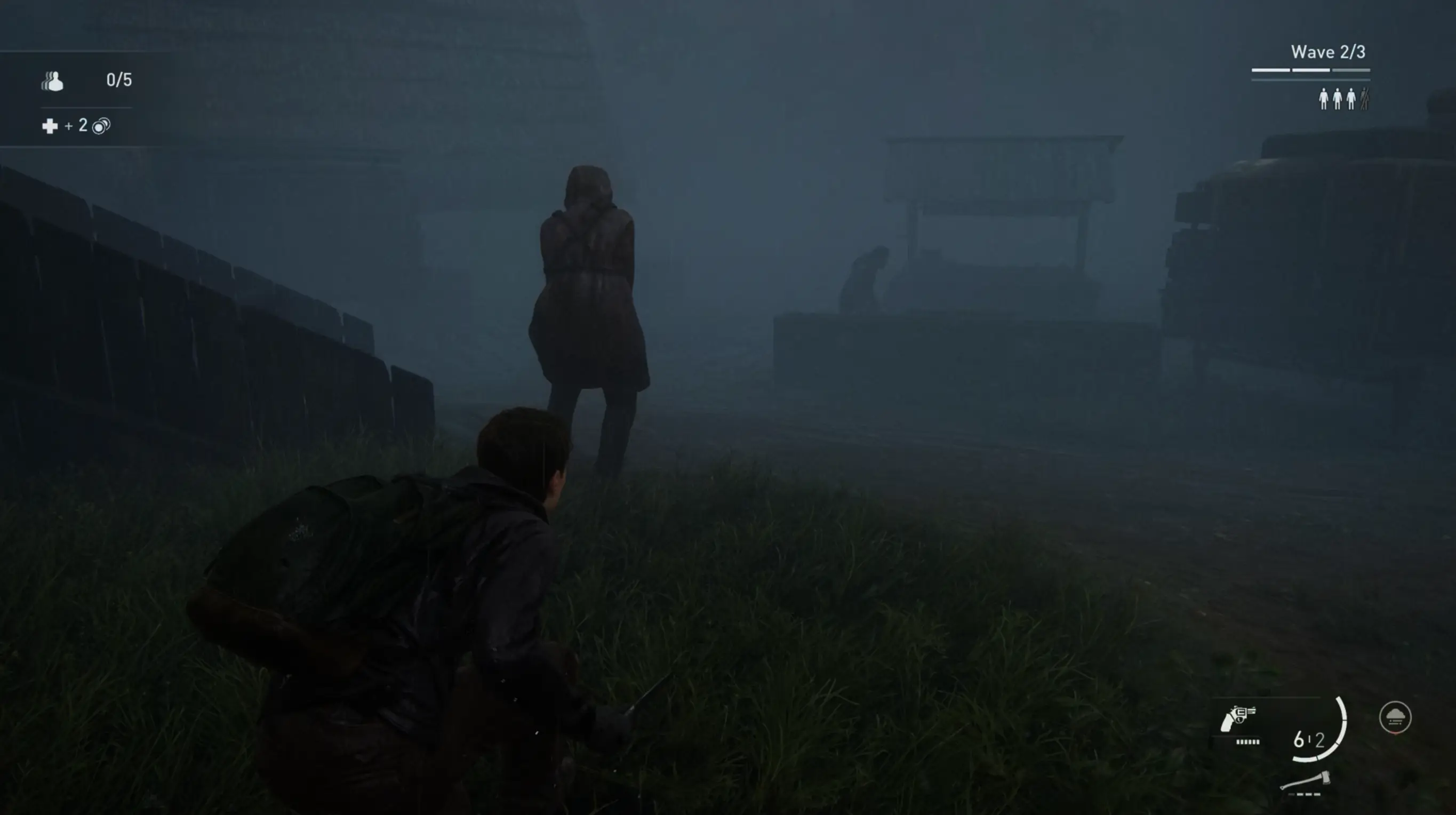Toggle the third enemy figure indicator
This screenshot has height=815, width=1456.
[x=1351, y=98]
